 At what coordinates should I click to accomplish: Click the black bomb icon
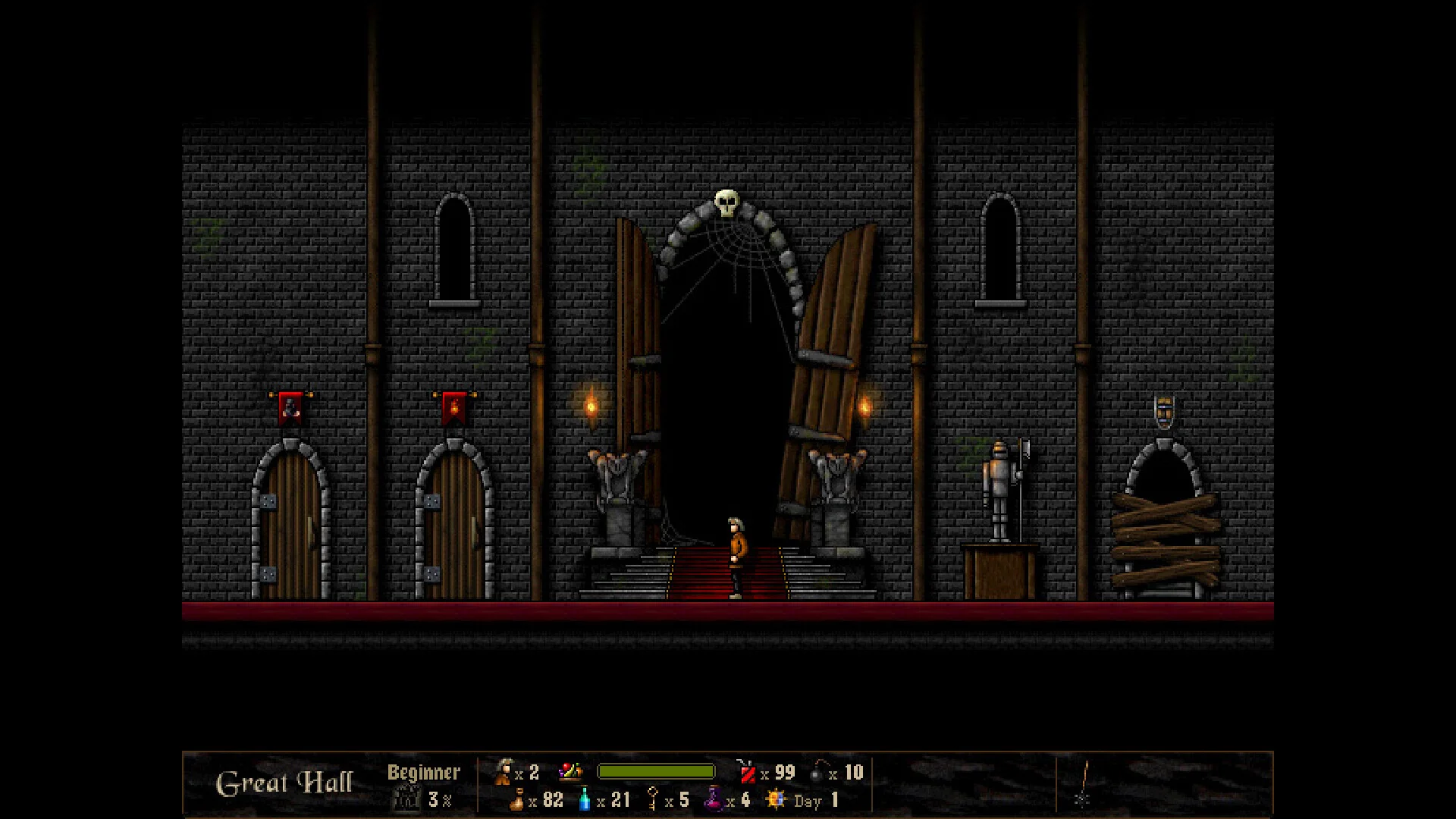[x=817, y=772]
